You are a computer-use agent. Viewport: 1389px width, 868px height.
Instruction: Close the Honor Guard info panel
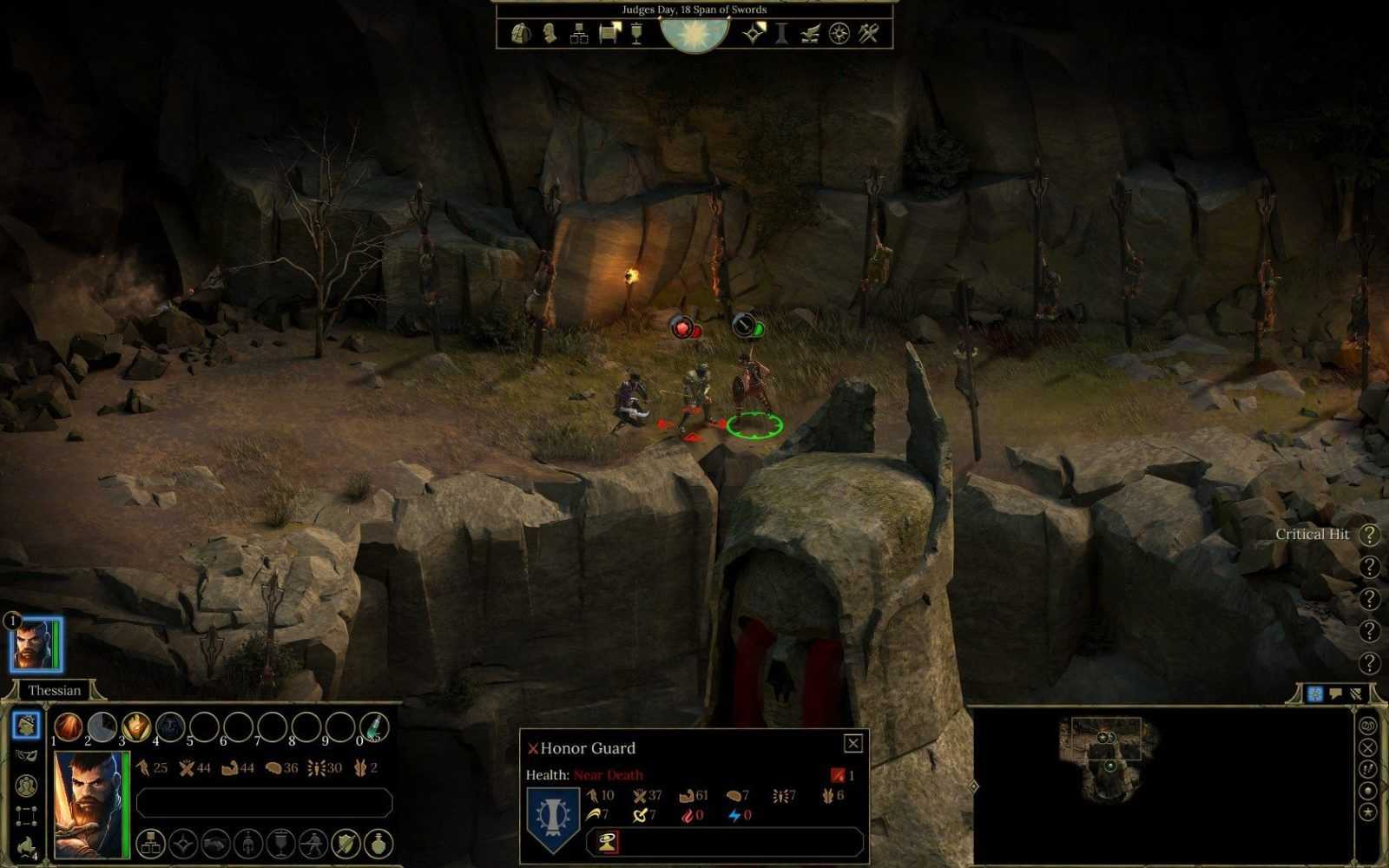click(x=853, y=743)
